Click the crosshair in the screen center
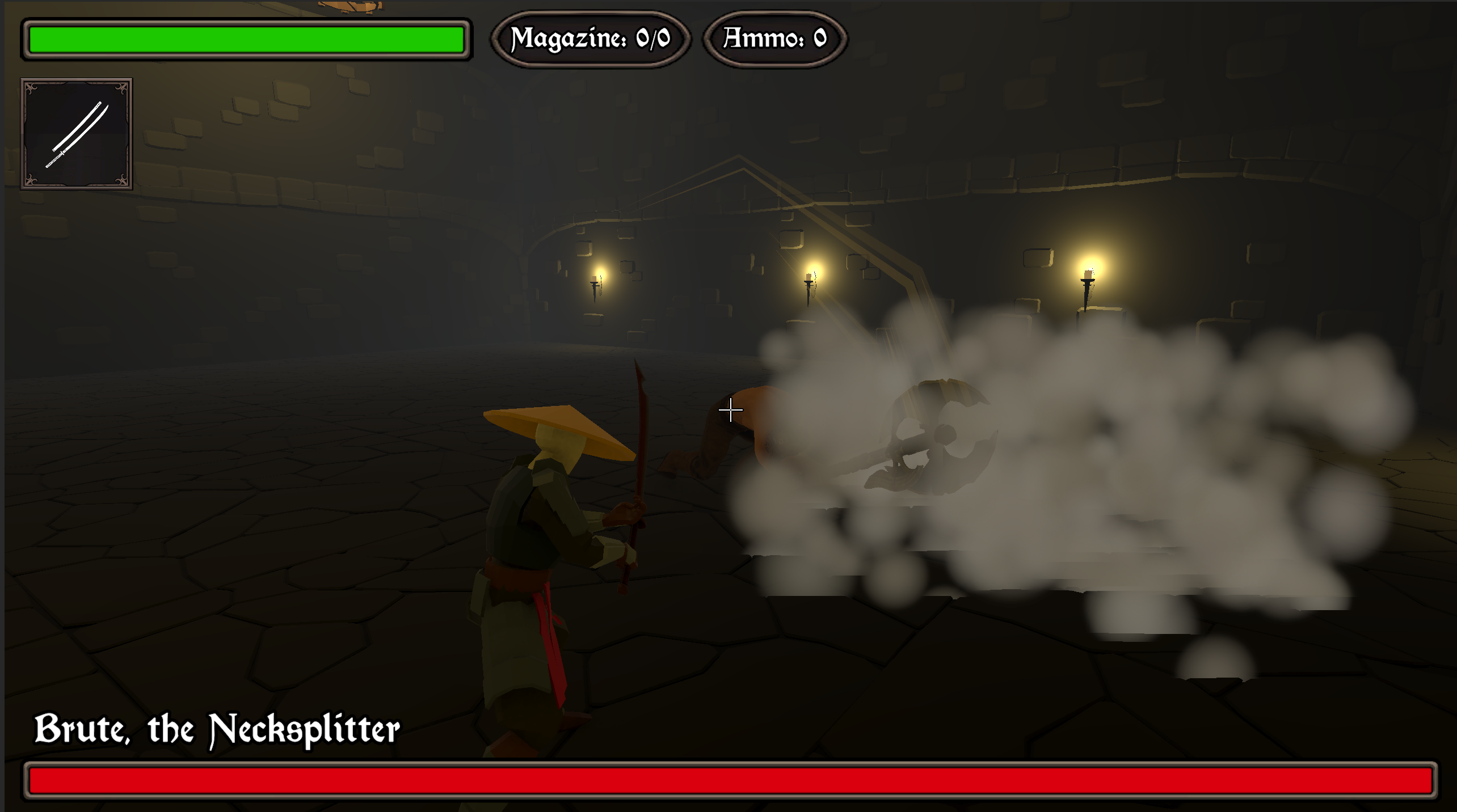1457x812 pixels. pos(730,409)
